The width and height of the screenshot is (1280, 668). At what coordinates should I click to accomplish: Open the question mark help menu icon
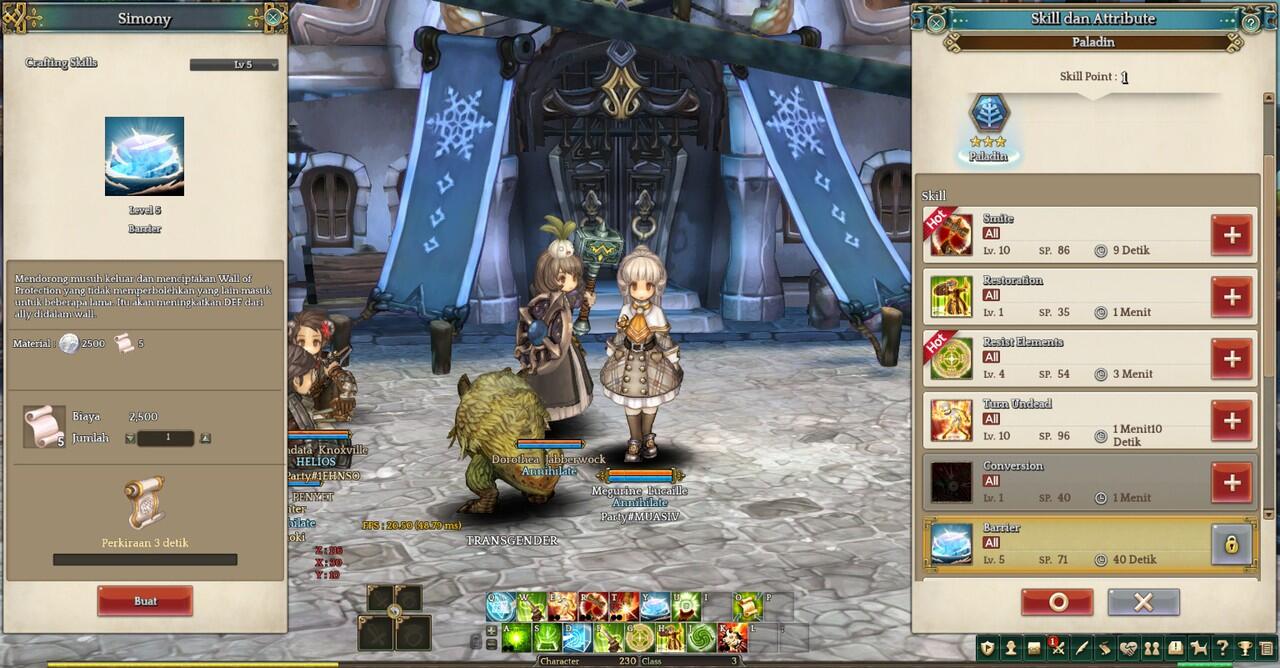pos(1221,648)
